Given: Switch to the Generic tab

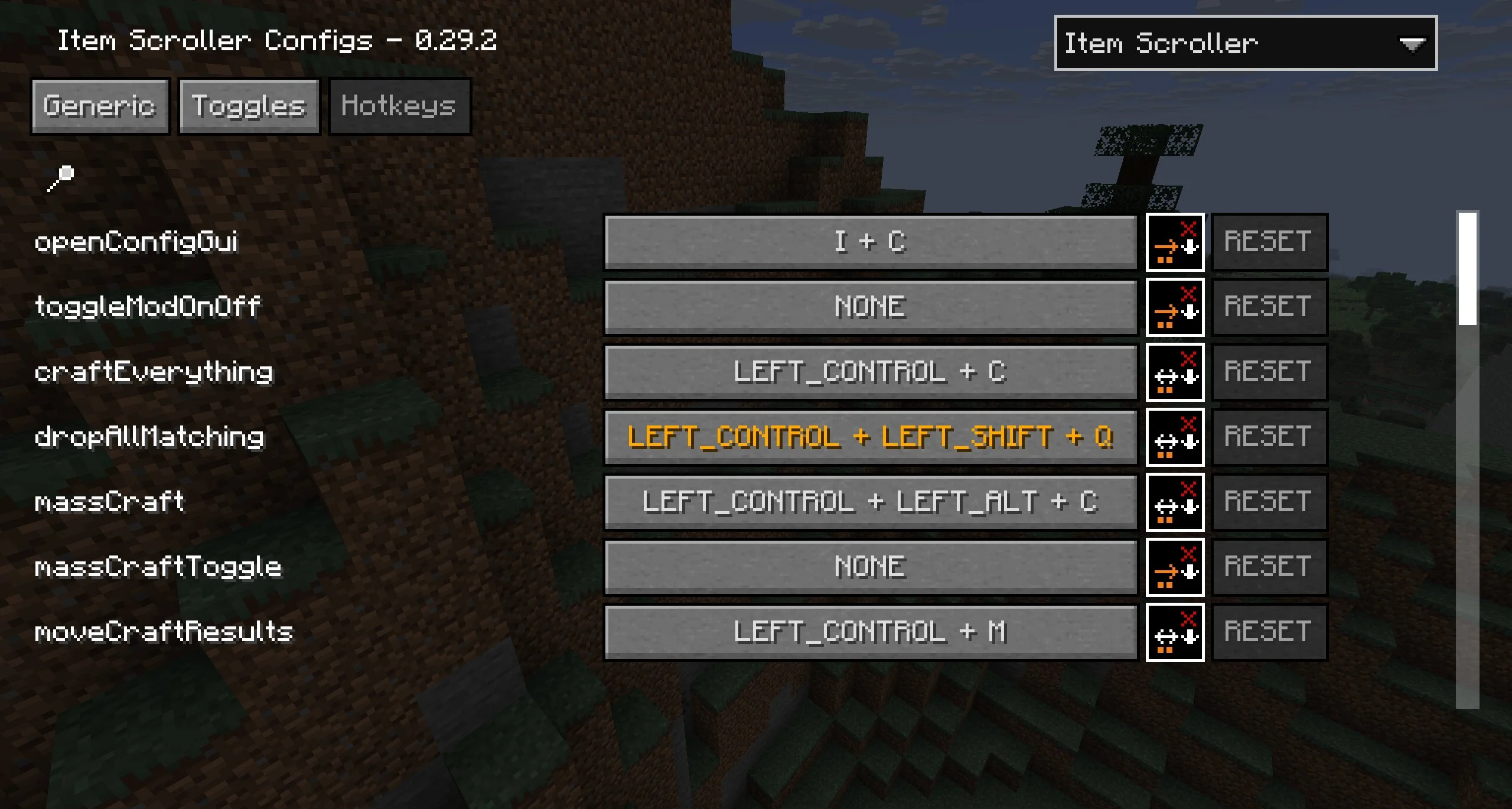Looking at the screenshot, I should tap(100, 106).
